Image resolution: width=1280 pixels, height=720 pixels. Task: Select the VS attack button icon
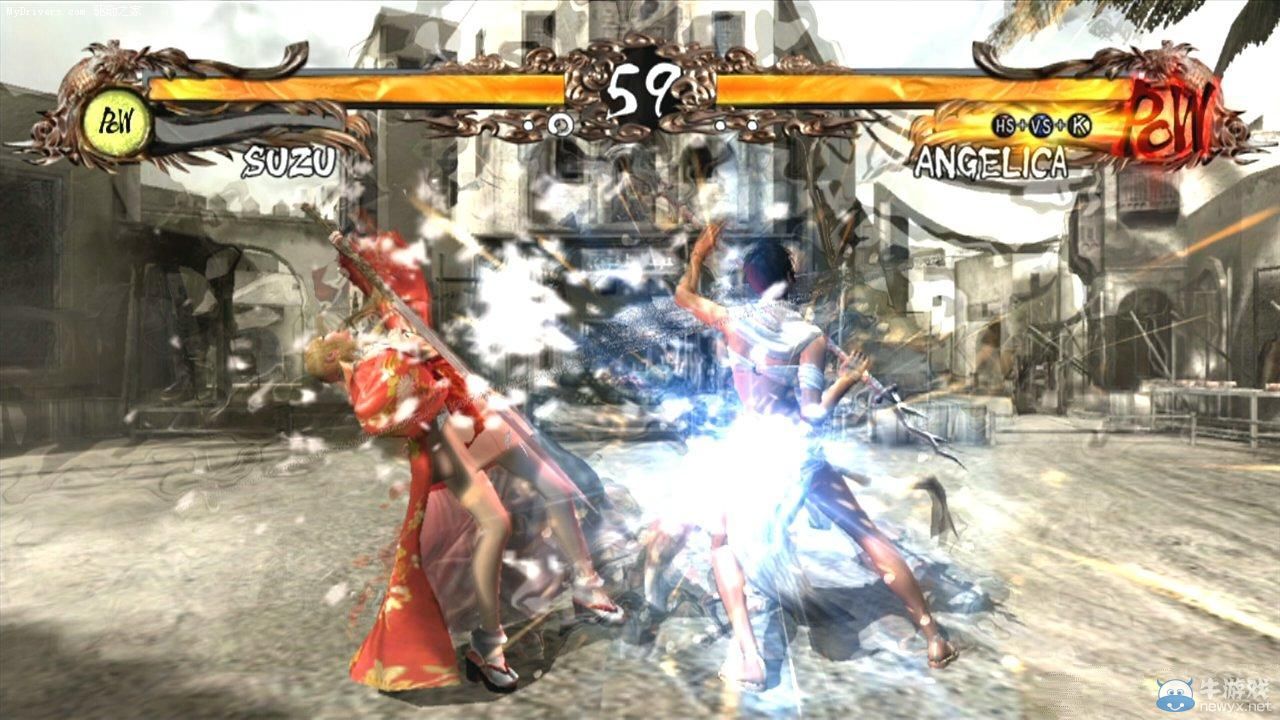(1041, 123)
